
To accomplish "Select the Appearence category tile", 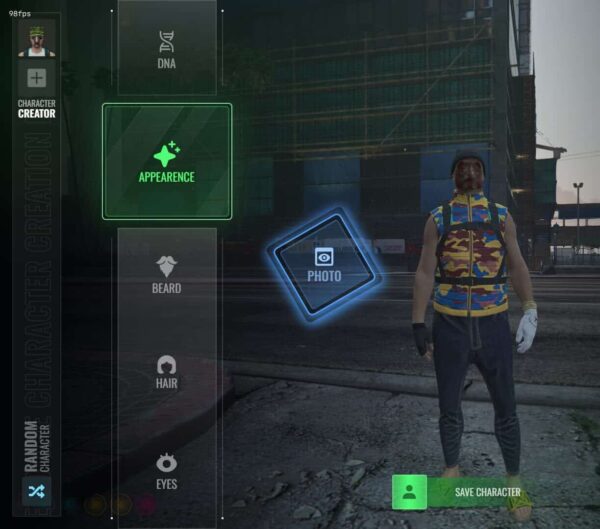I will [167, 161].
